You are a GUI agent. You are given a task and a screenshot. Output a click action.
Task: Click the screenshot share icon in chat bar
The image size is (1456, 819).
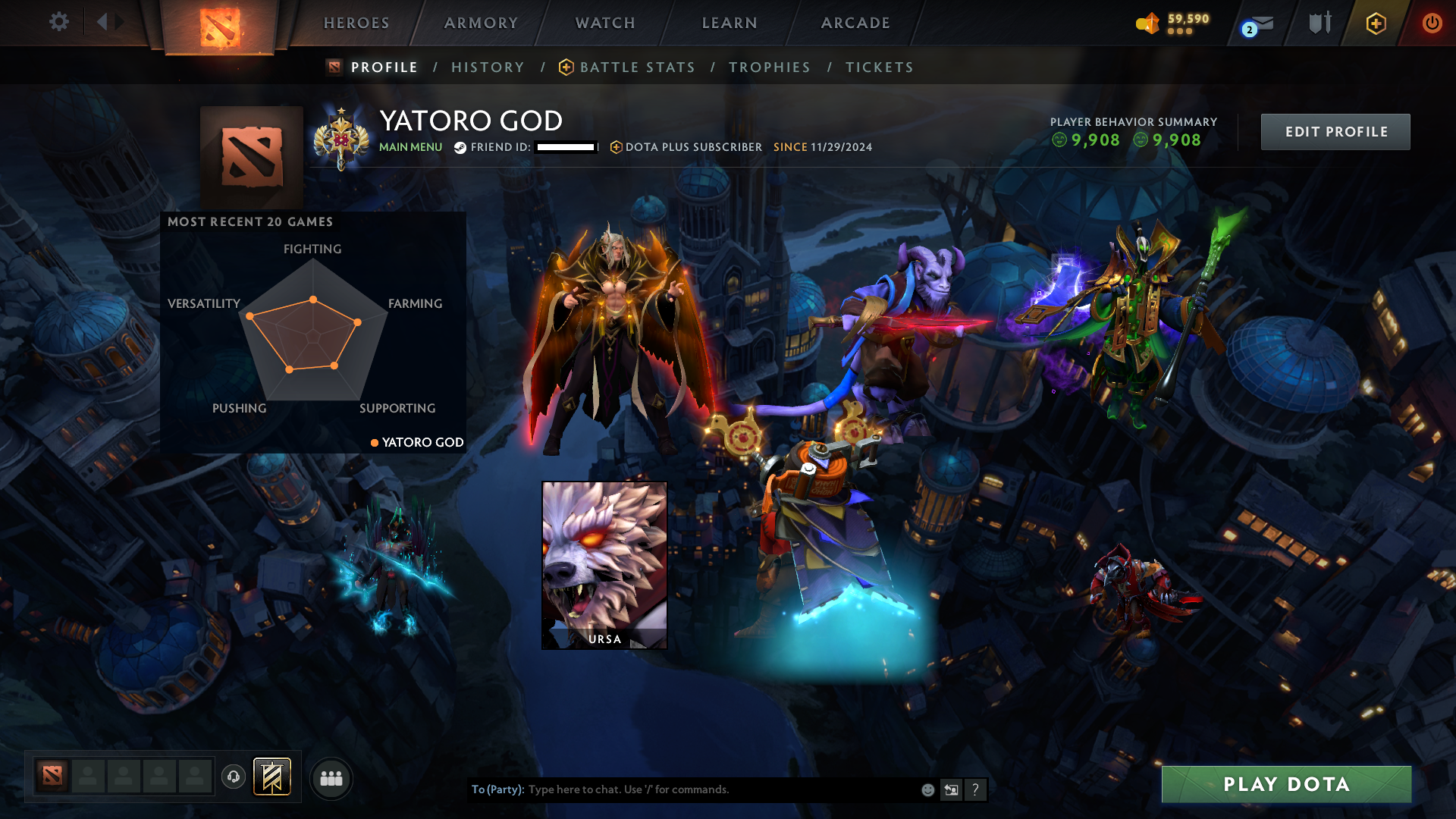(x=952, y=789)
